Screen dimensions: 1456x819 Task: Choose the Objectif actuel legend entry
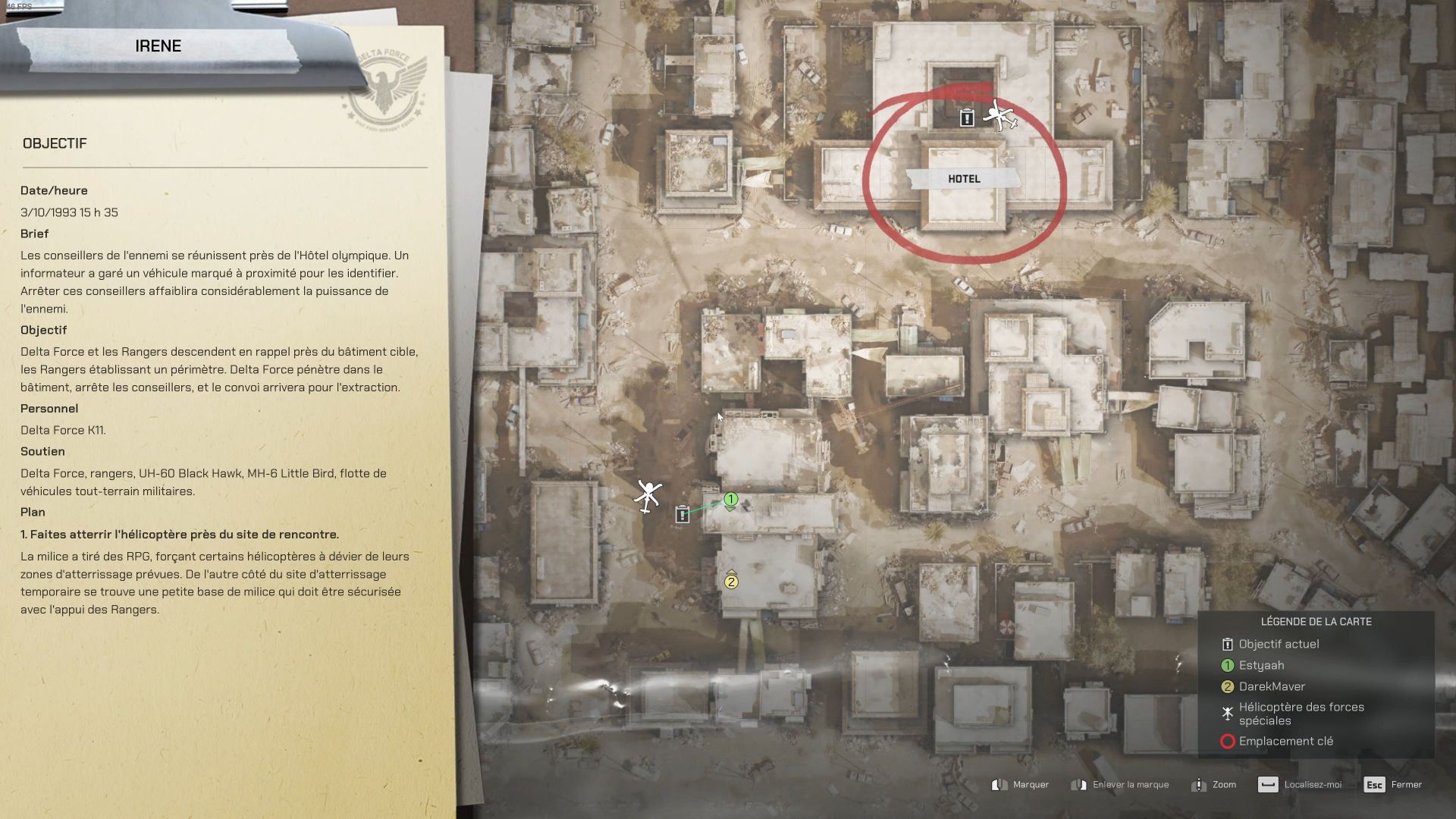pos(1279,644)
